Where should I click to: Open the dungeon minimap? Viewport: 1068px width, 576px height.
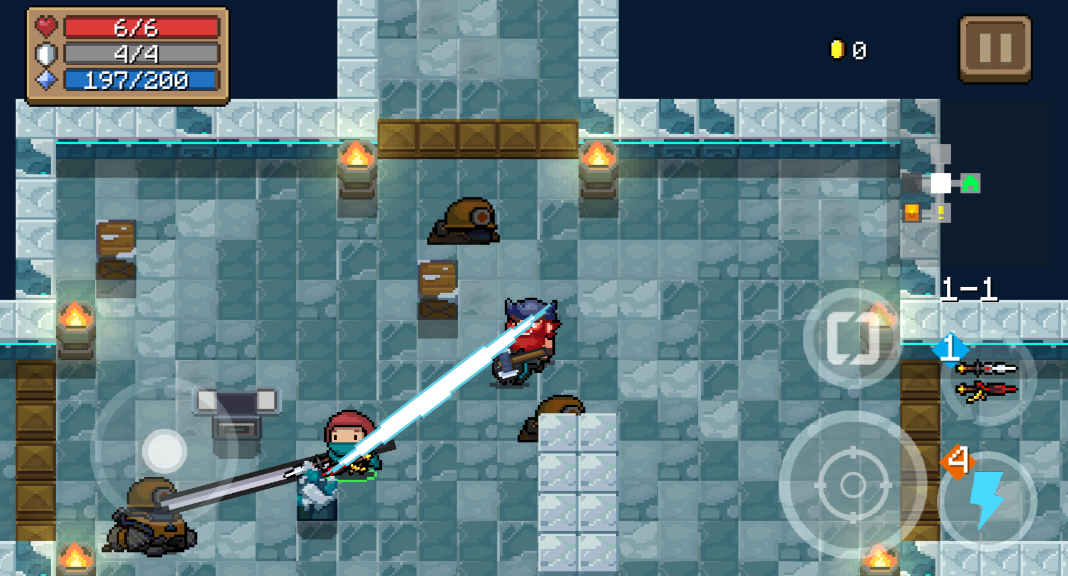coord(940,184)
